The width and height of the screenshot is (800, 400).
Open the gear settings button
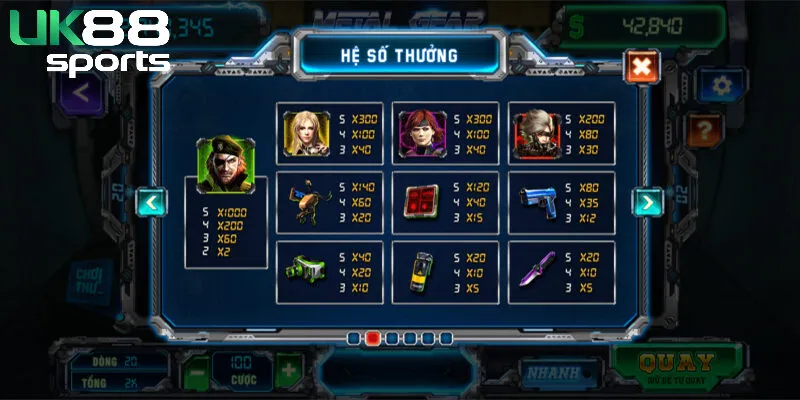click(x=722, y=85)
